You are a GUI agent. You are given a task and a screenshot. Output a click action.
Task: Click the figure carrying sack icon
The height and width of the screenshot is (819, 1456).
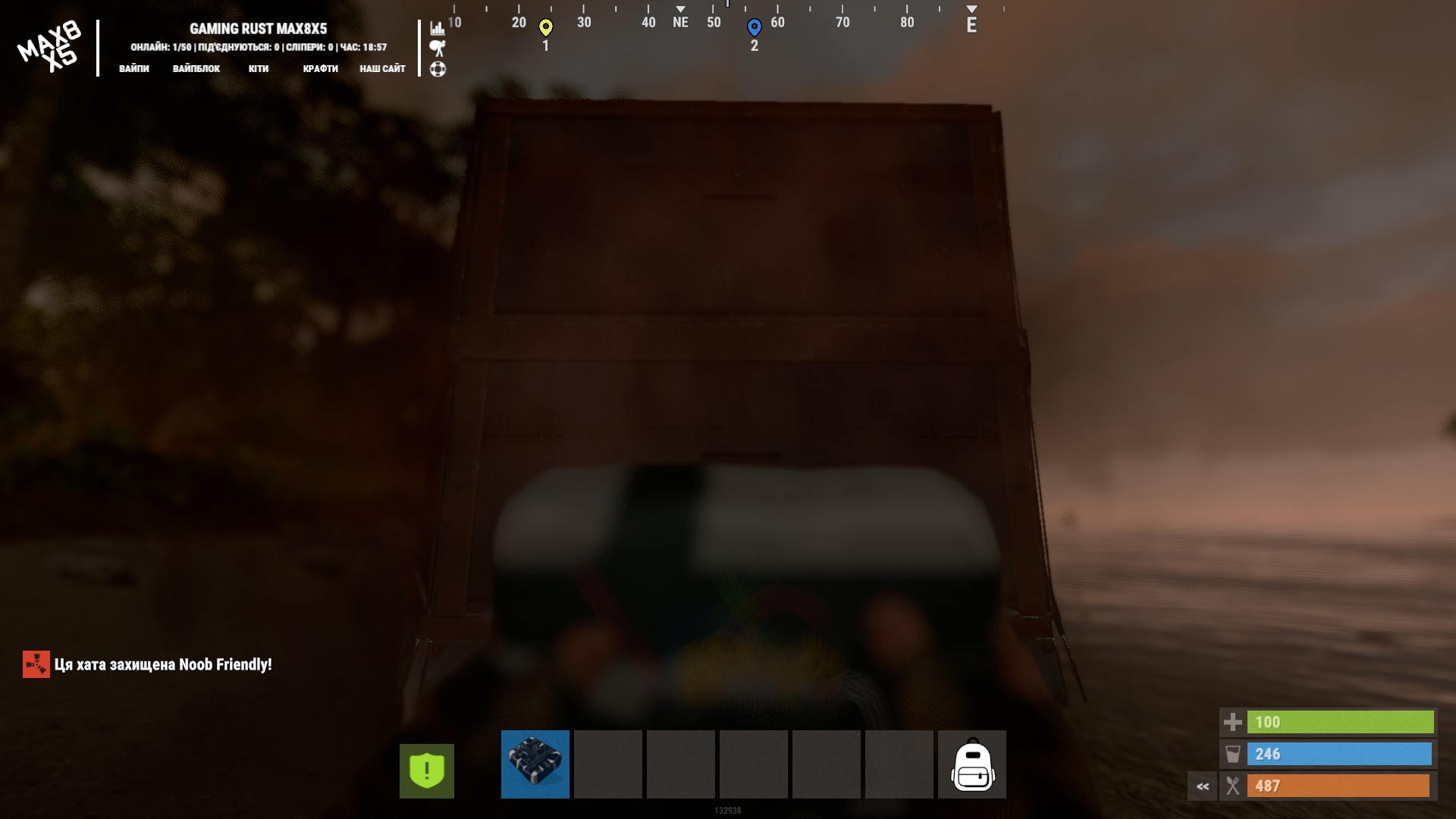[x=438, y=49]
